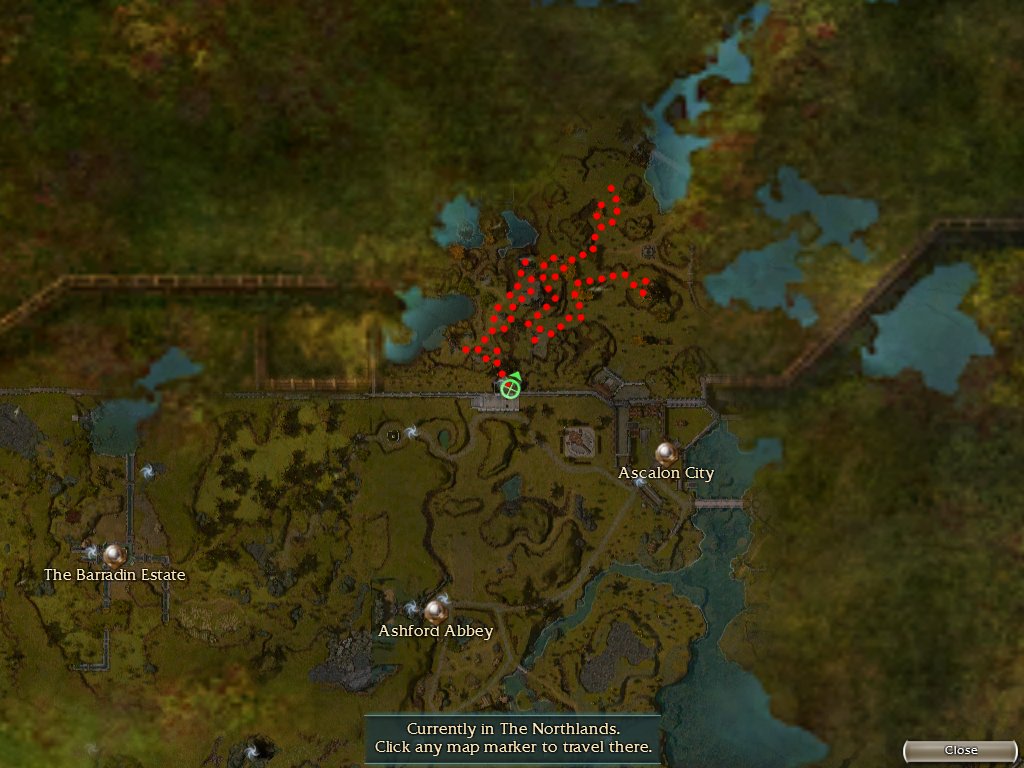Select the green player position marker

click(510, 387)
